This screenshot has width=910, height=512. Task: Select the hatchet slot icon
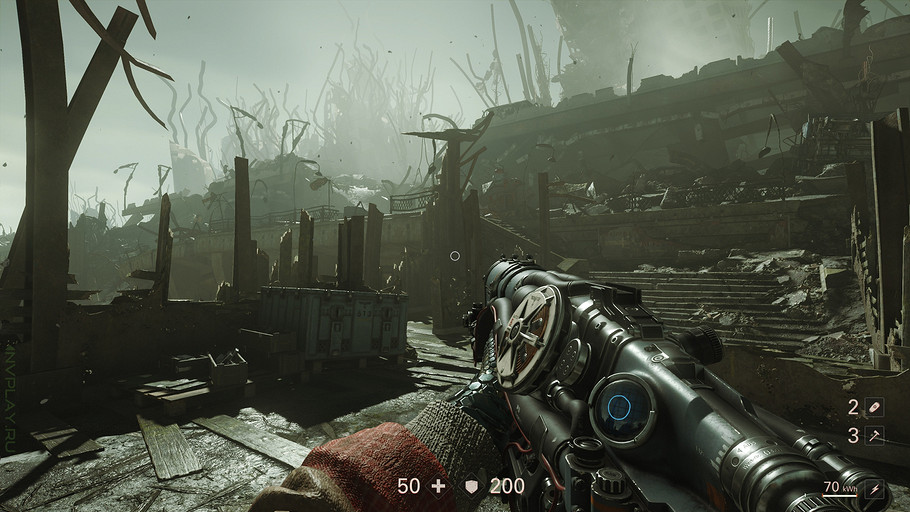(x=877, y=435)
